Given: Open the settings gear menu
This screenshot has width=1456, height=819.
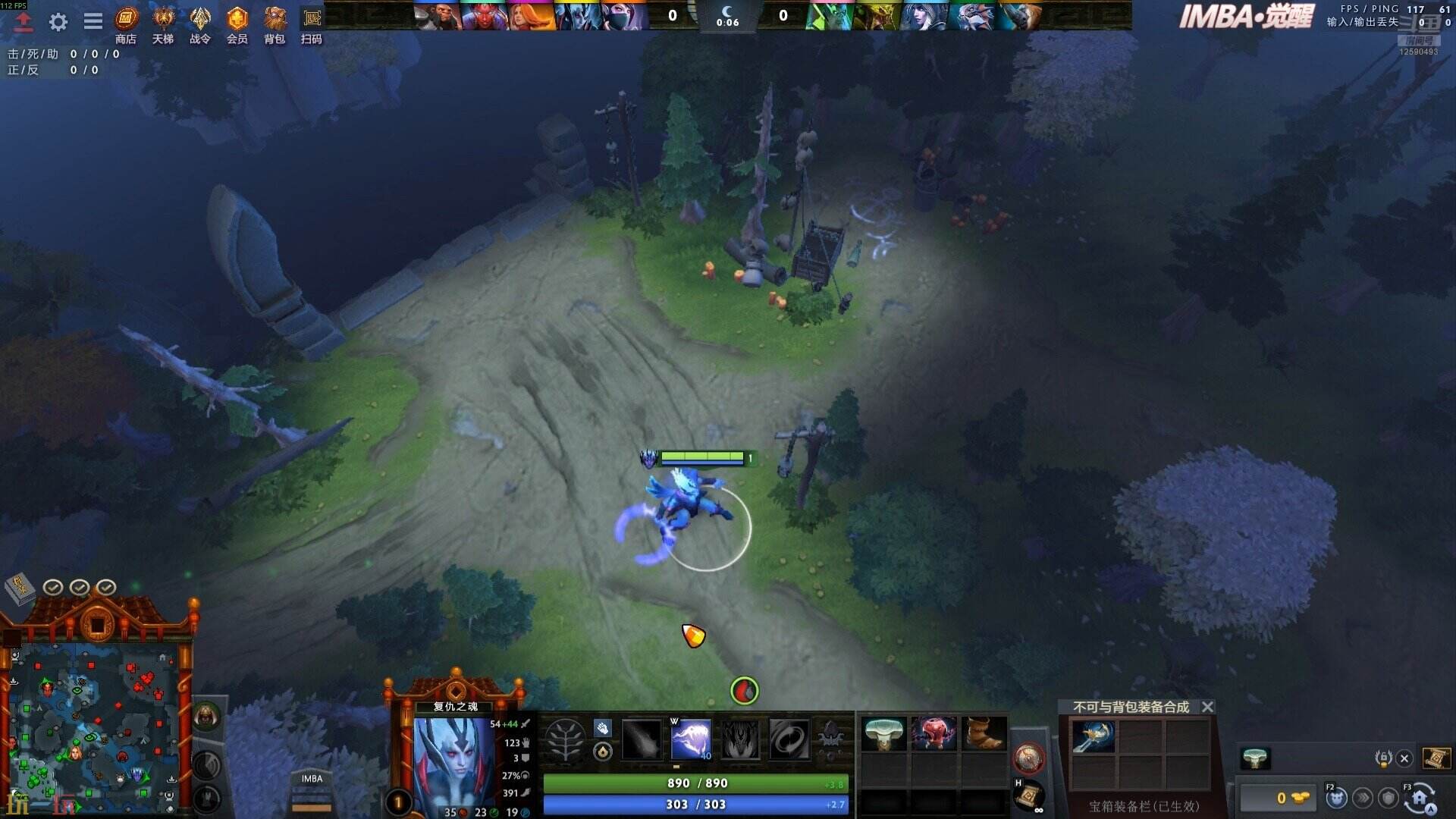Looking at the screenshot, I should (x=57, y=21).
